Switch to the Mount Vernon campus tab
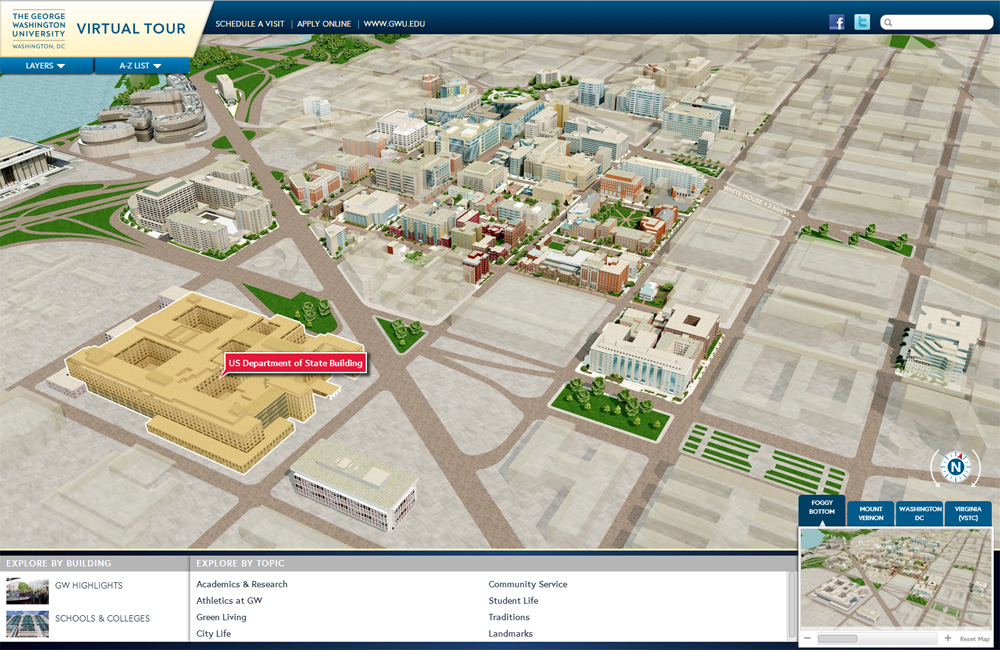 [x=871, y=513]
